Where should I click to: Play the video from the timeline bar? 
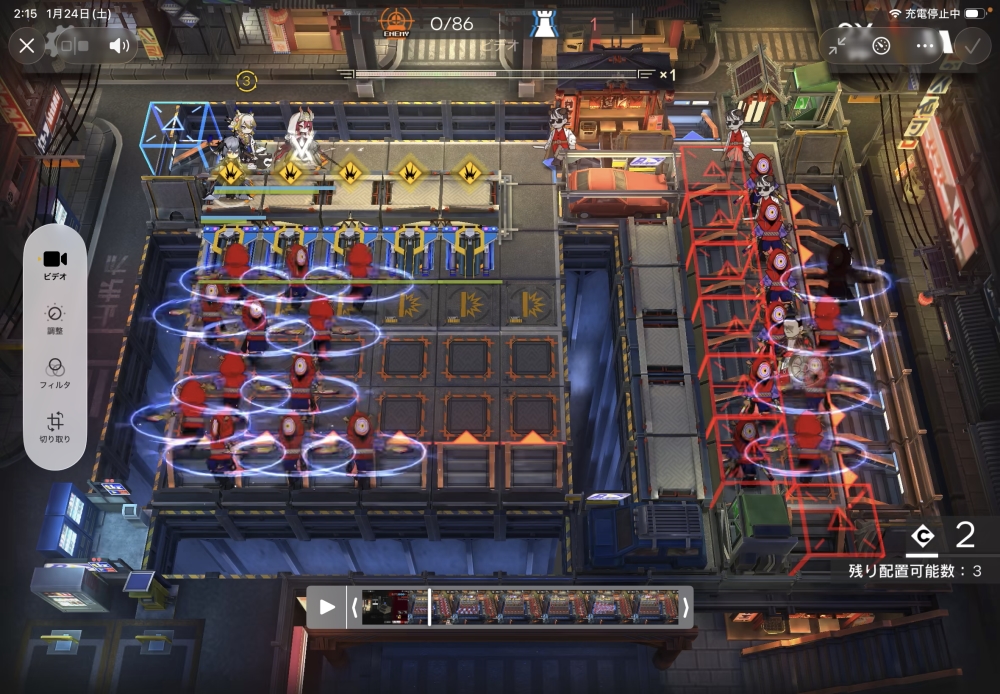click(327, 607)
